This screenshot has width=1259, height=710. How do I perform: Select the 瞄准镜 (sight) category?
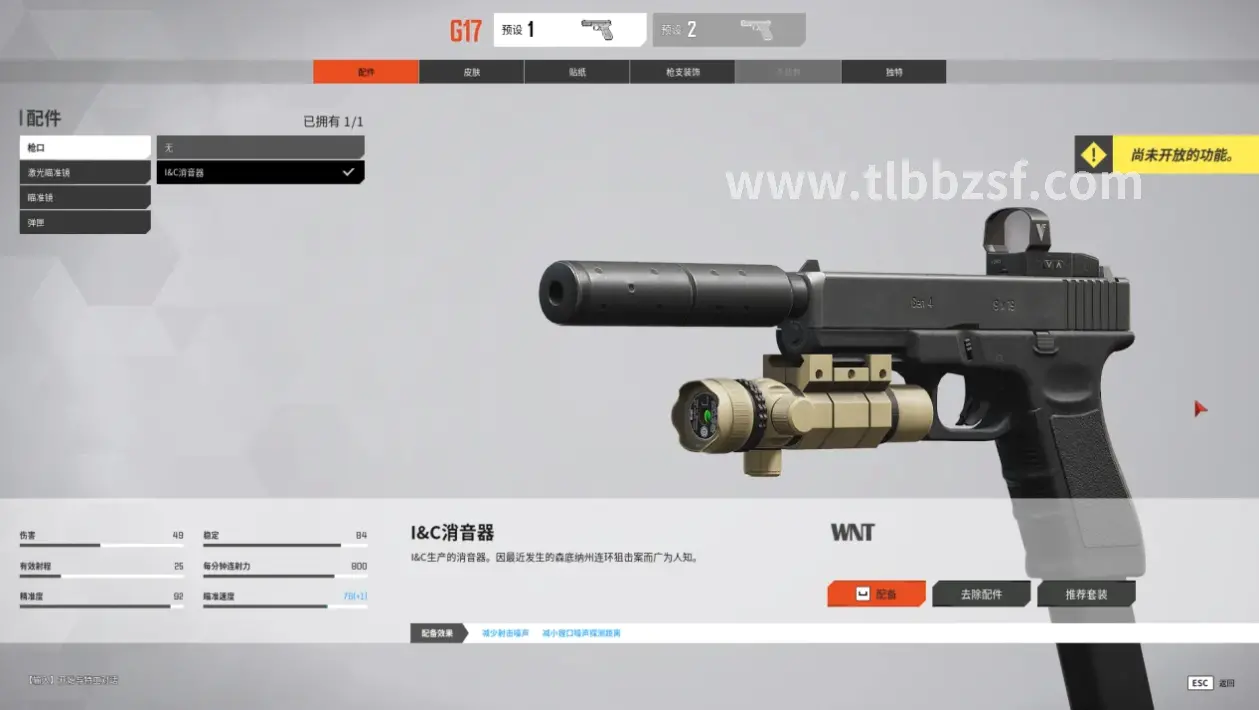click(85, 198)
